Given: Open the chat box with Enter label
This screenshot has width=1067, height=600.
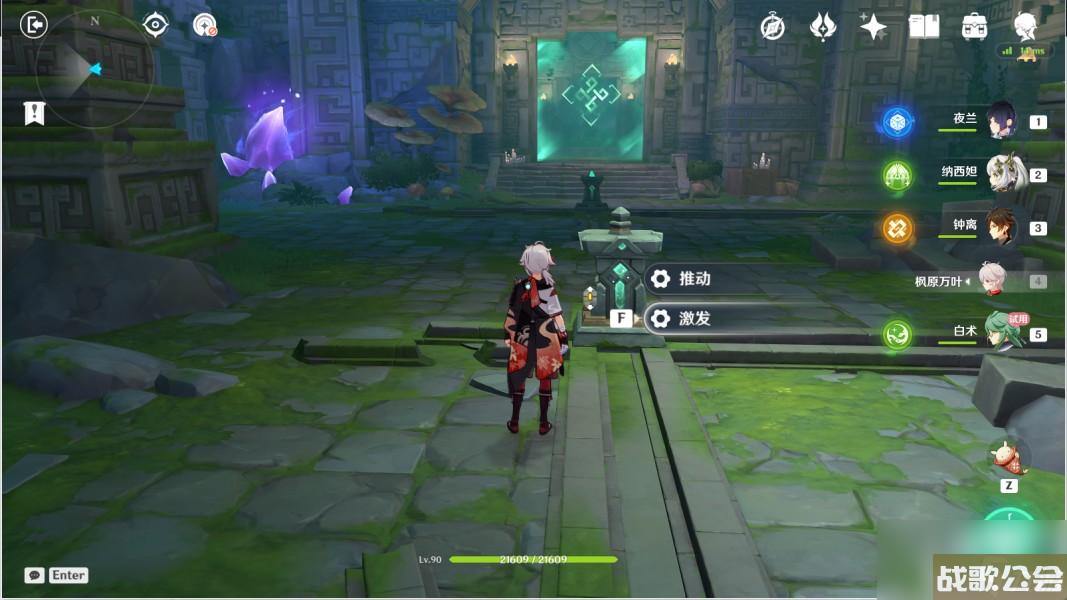Looking at the screenshot, I should tap(57, 575).
